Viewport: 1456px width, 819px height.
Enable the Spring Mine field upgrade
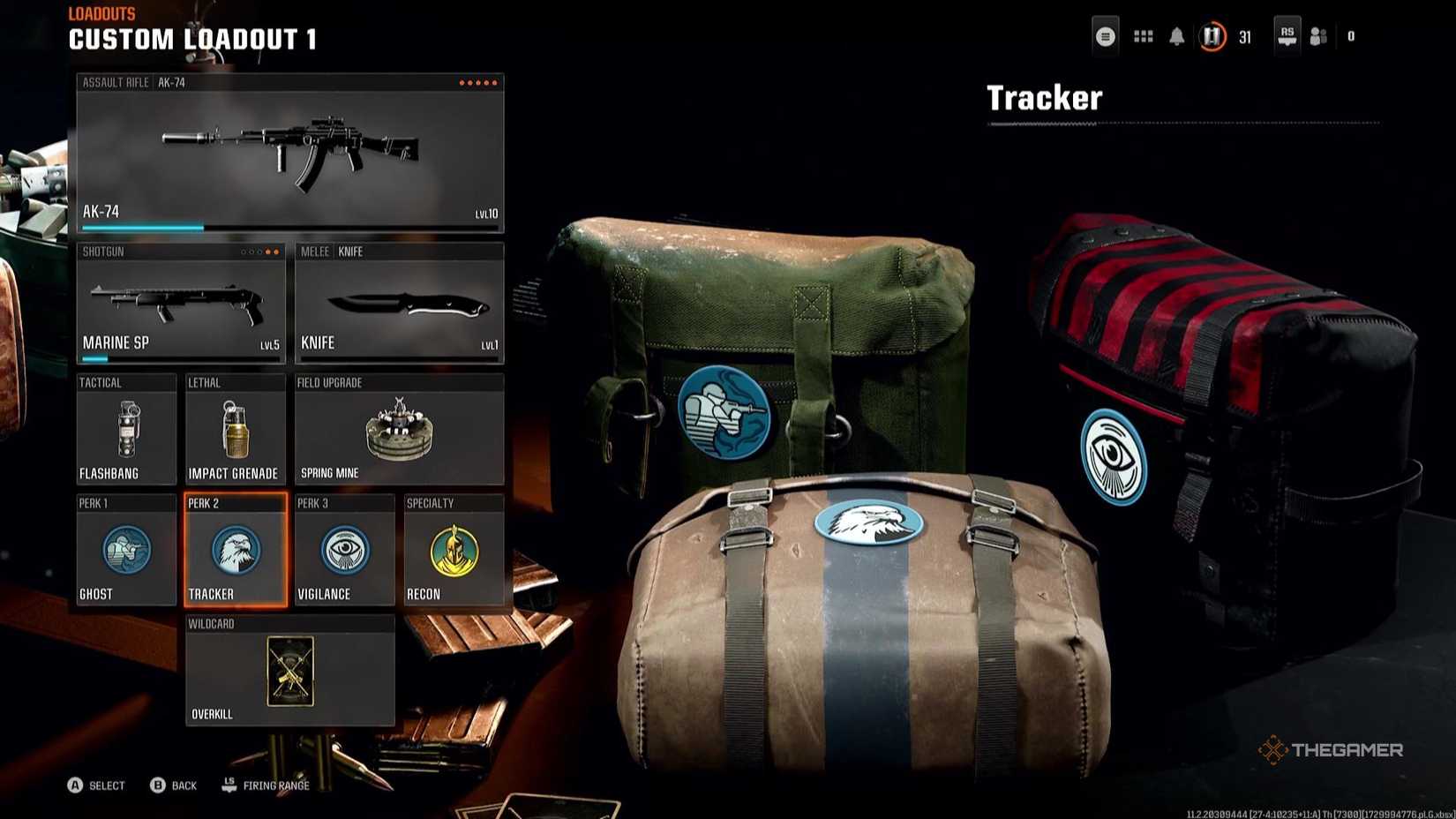[x=399, y=430]
